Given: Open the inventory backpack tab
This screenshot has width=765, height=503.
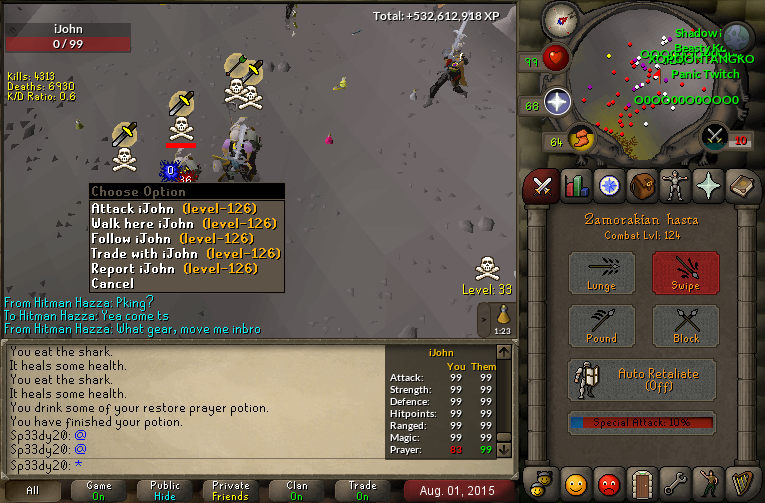Looking at the screenshot, I should 641,185.
